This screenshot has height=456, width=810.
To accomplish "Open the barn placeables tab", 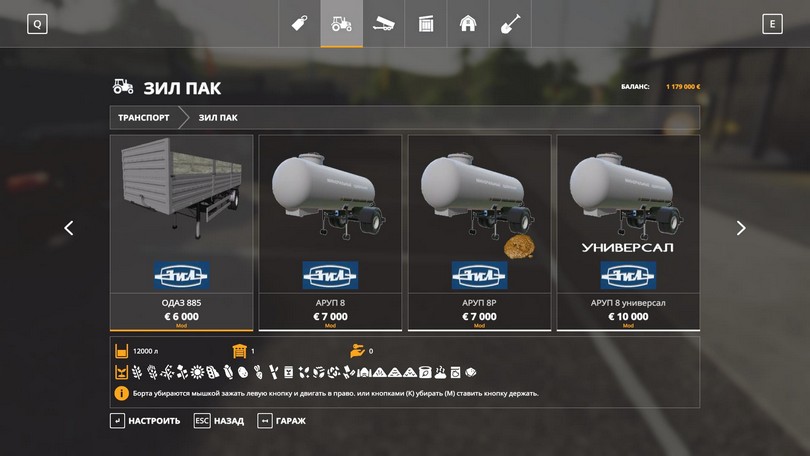I will pos(467,24).
